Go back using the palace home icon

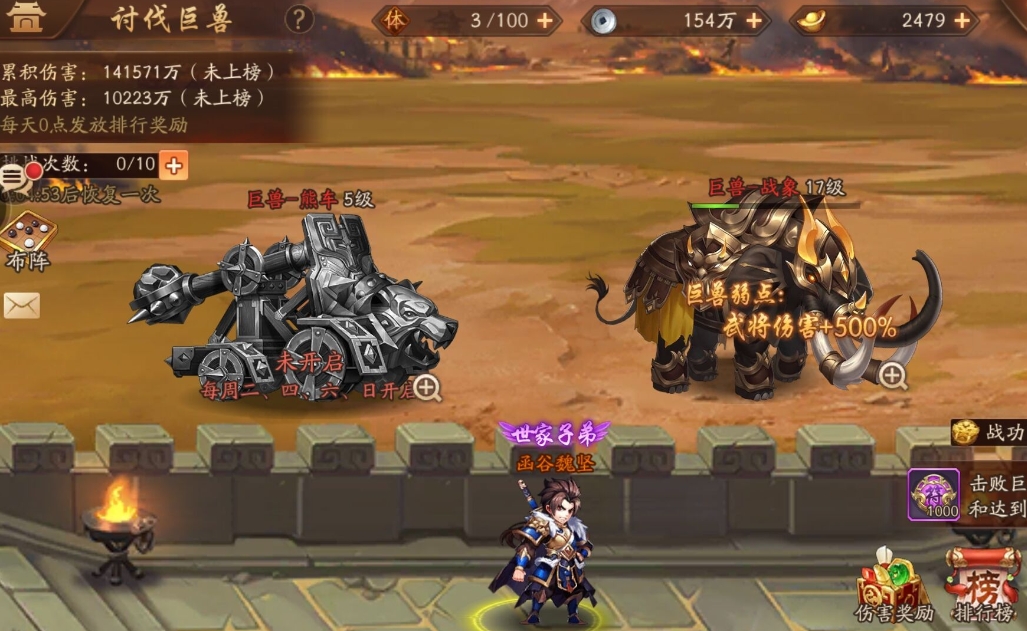pyautogui.click(x=26, y=18)
